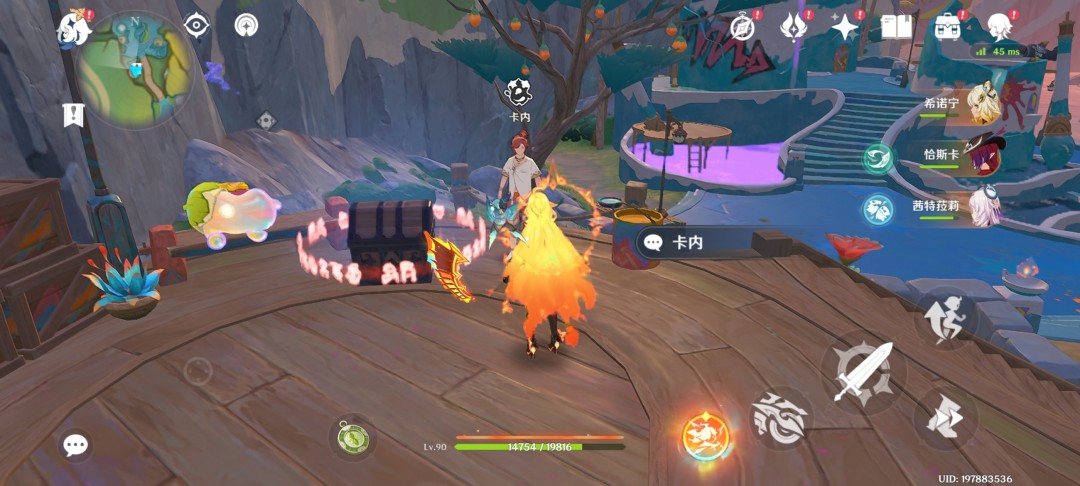Image resolution: width=1080 pixels, height=486 pixels.
Task: Open the Adventurer Handbook book icon
Action: point(896,27)
